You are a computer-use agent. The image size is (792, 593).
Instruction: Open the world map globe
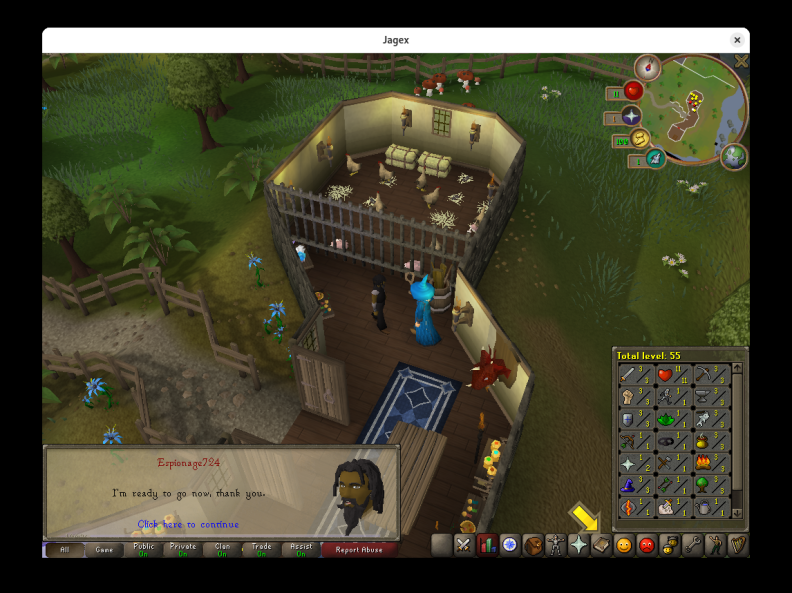(x=734, y=157)
